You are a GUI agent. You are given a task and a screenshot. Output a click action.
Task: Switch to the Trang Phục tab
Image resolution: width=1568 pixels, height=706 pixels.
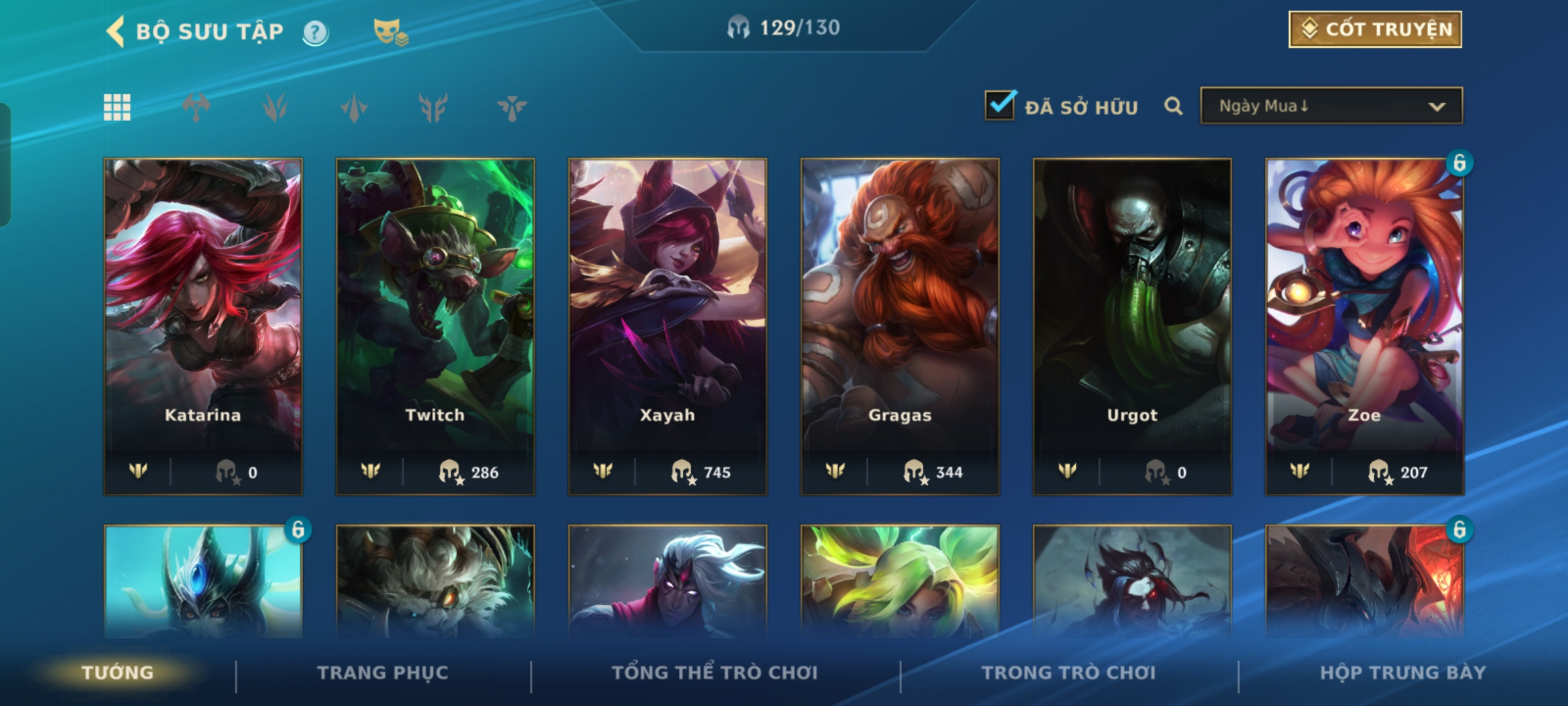[x=383, y=673]
